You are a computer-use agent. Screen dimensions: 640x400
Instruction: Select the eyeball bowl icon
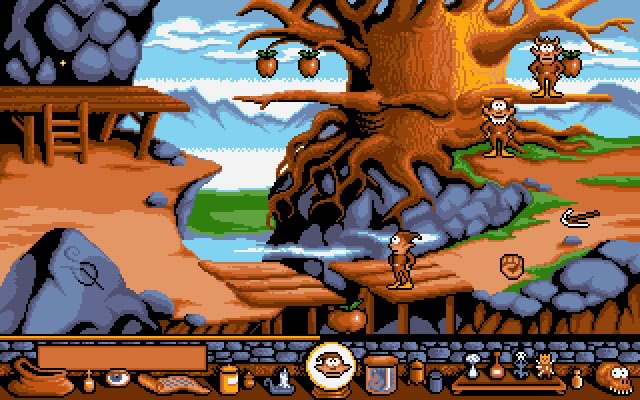tap(119, 379)
